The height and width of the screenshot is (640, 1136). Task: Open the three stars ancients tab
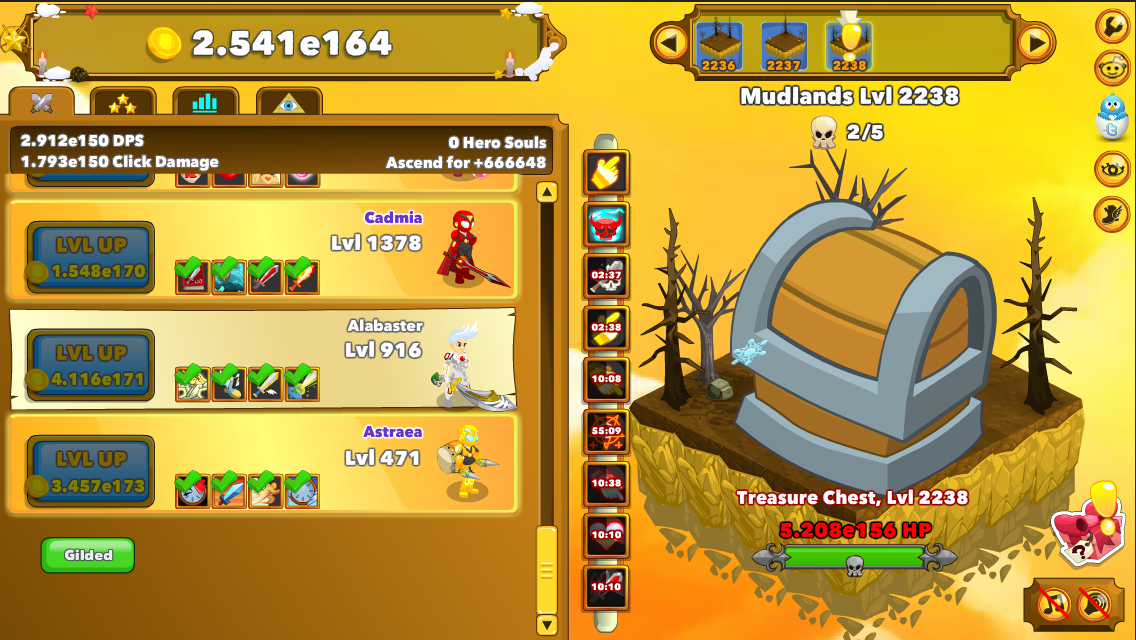click(x=123, y=103)
